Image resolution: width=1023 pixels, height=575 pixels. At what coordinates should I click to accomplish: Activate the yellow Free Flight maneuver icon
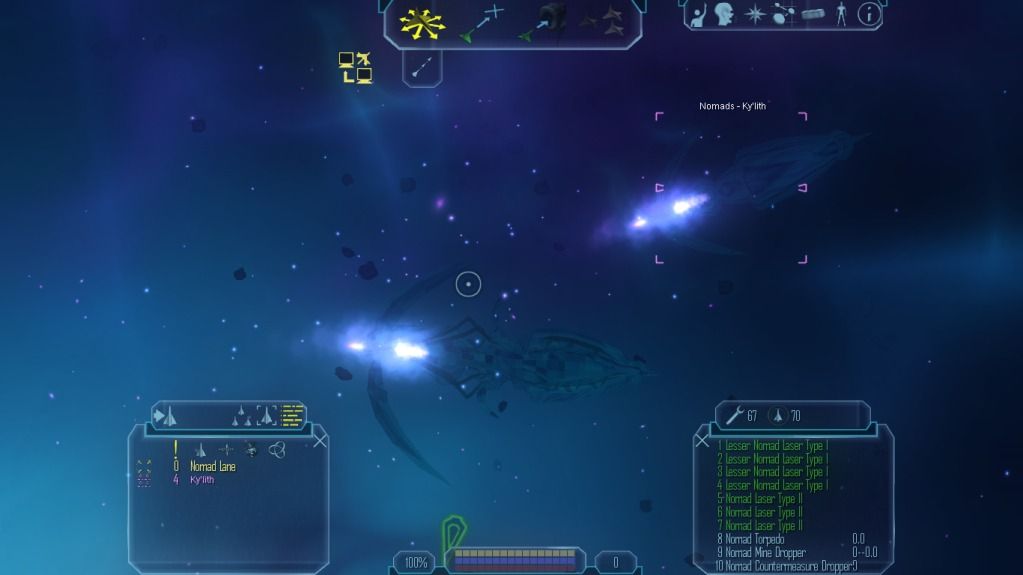[x=423, y=23]
